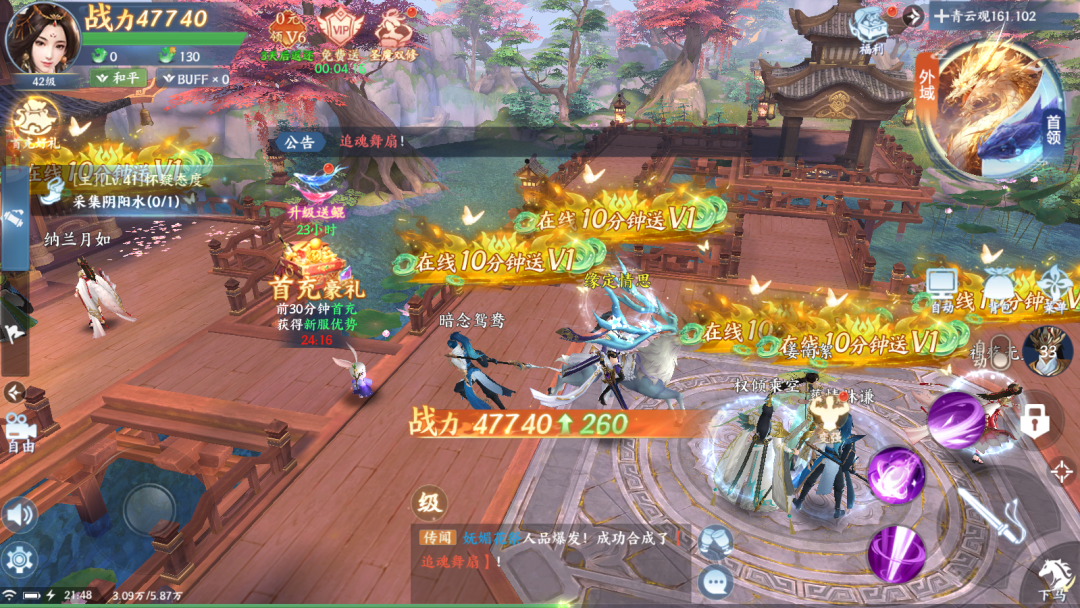Toggle the sound speaker icon
Viewport: 1080px width, 608px height.
pyautogui.click(x=18, y=516)
